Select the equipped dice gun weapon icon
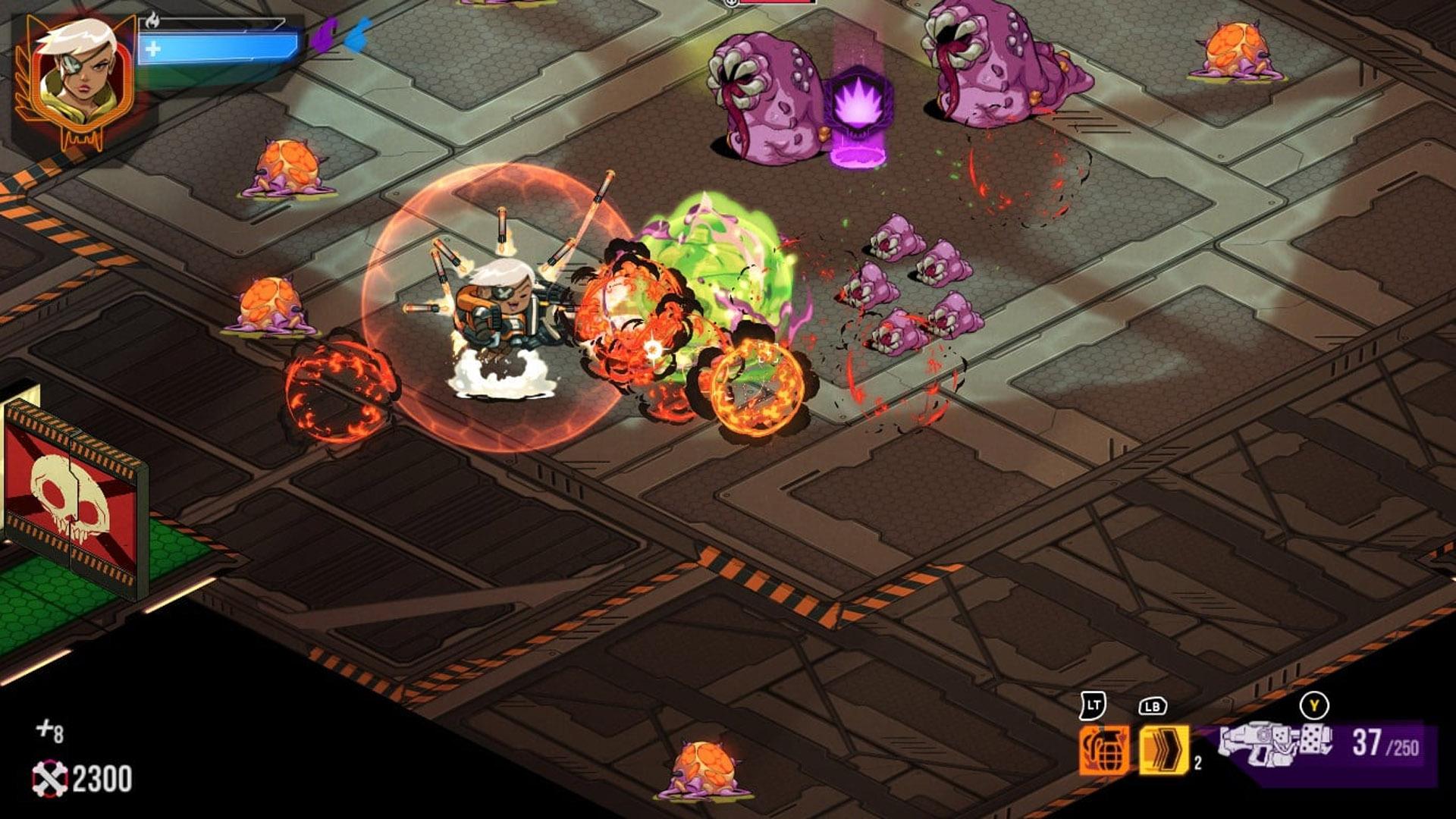 click(x=1276, y=743)
